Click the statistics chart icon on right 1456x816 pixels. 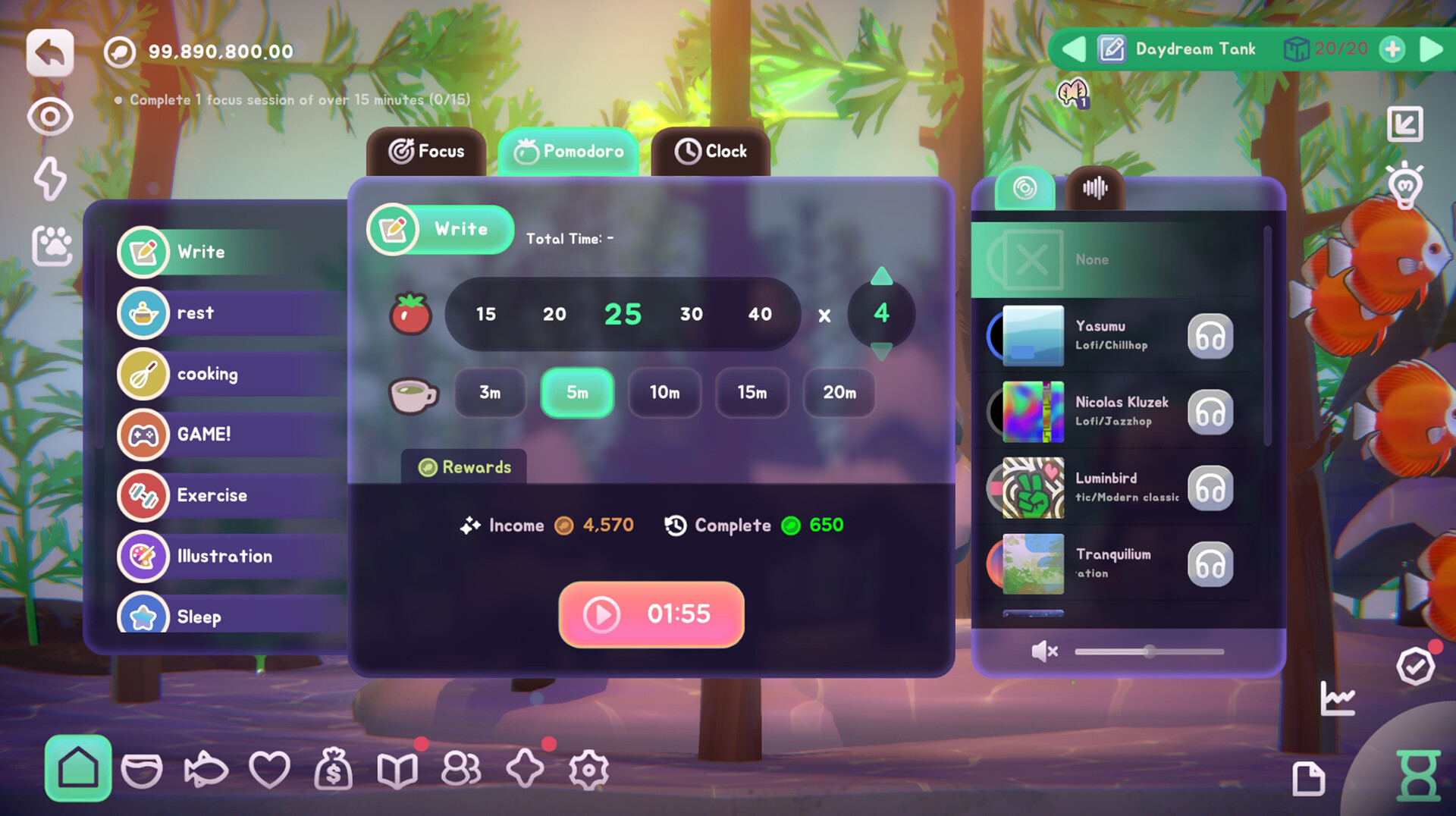tap(1339, 698)
